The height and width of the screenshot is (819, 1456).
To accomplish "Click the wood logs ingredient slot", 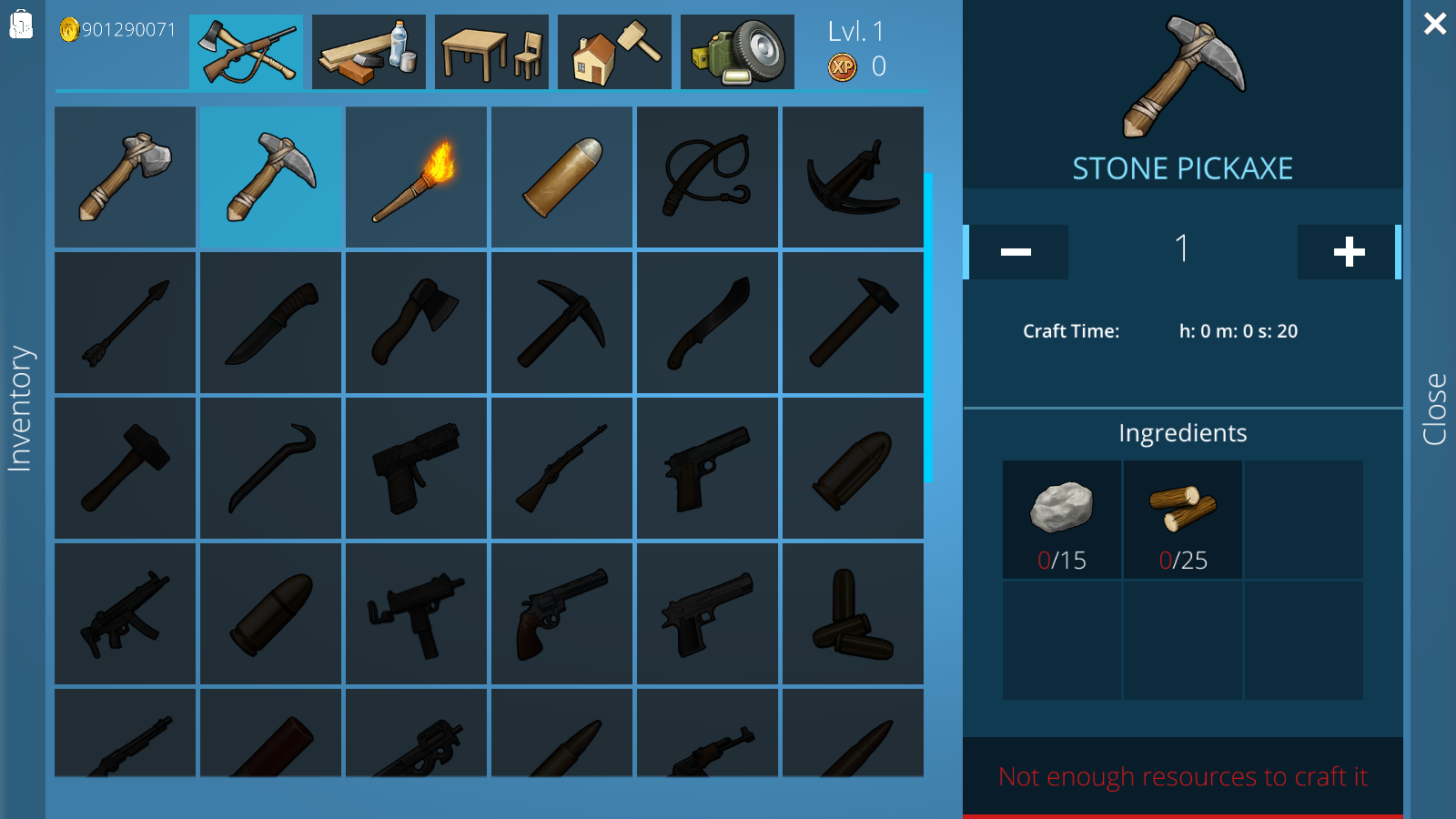I will point(1183,519).
